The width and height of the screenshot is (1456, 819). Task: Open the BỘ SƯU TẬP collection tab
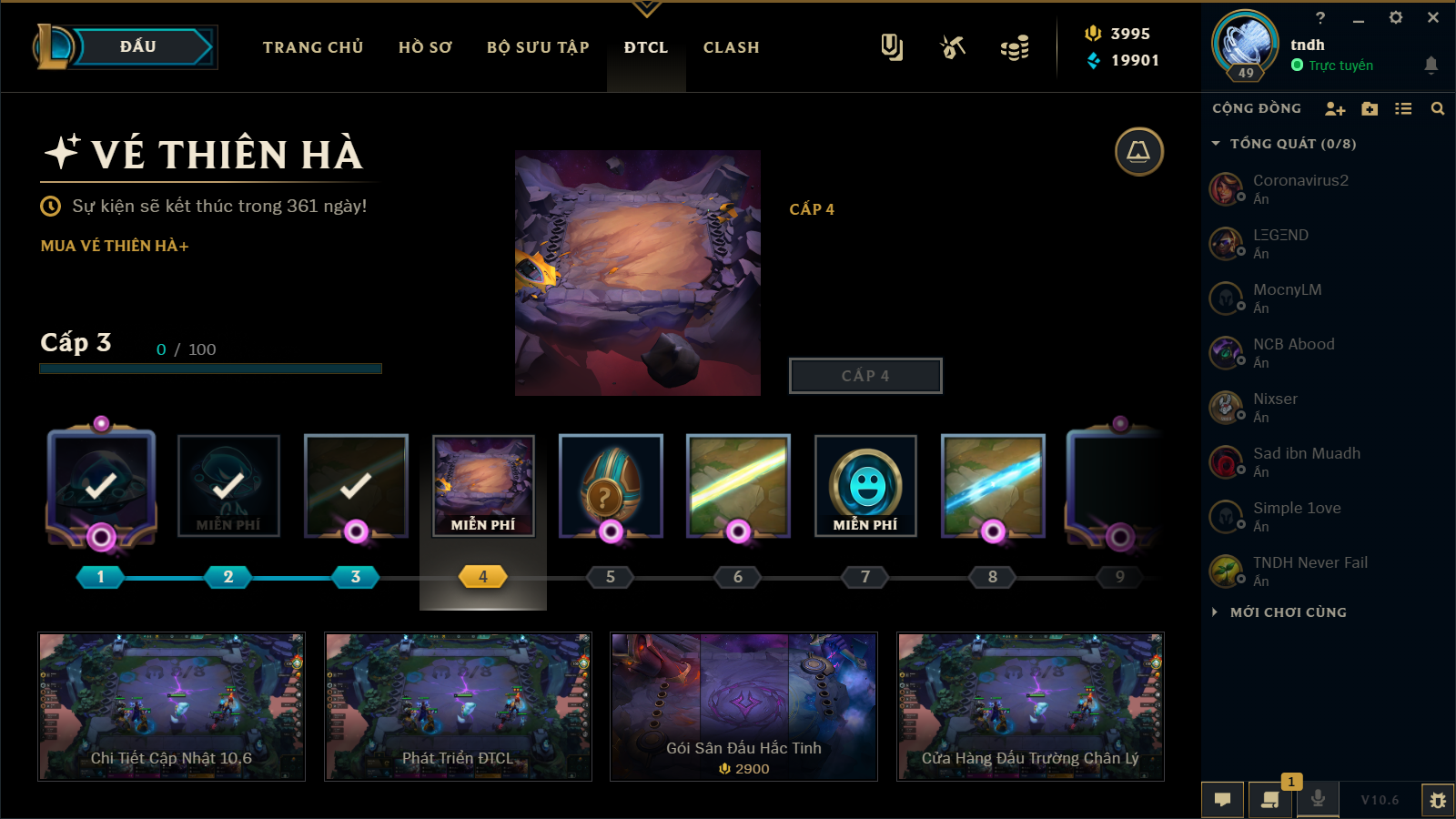coord(538,47)
